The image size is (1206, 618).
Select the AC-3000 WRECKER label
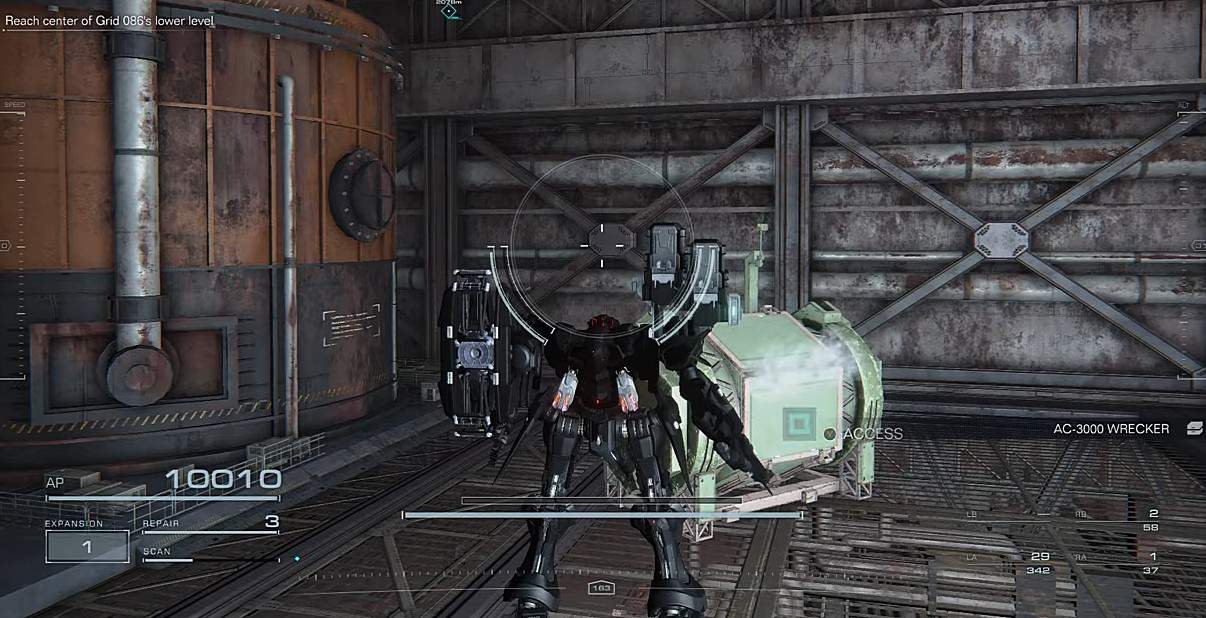tap(1110, 429)
